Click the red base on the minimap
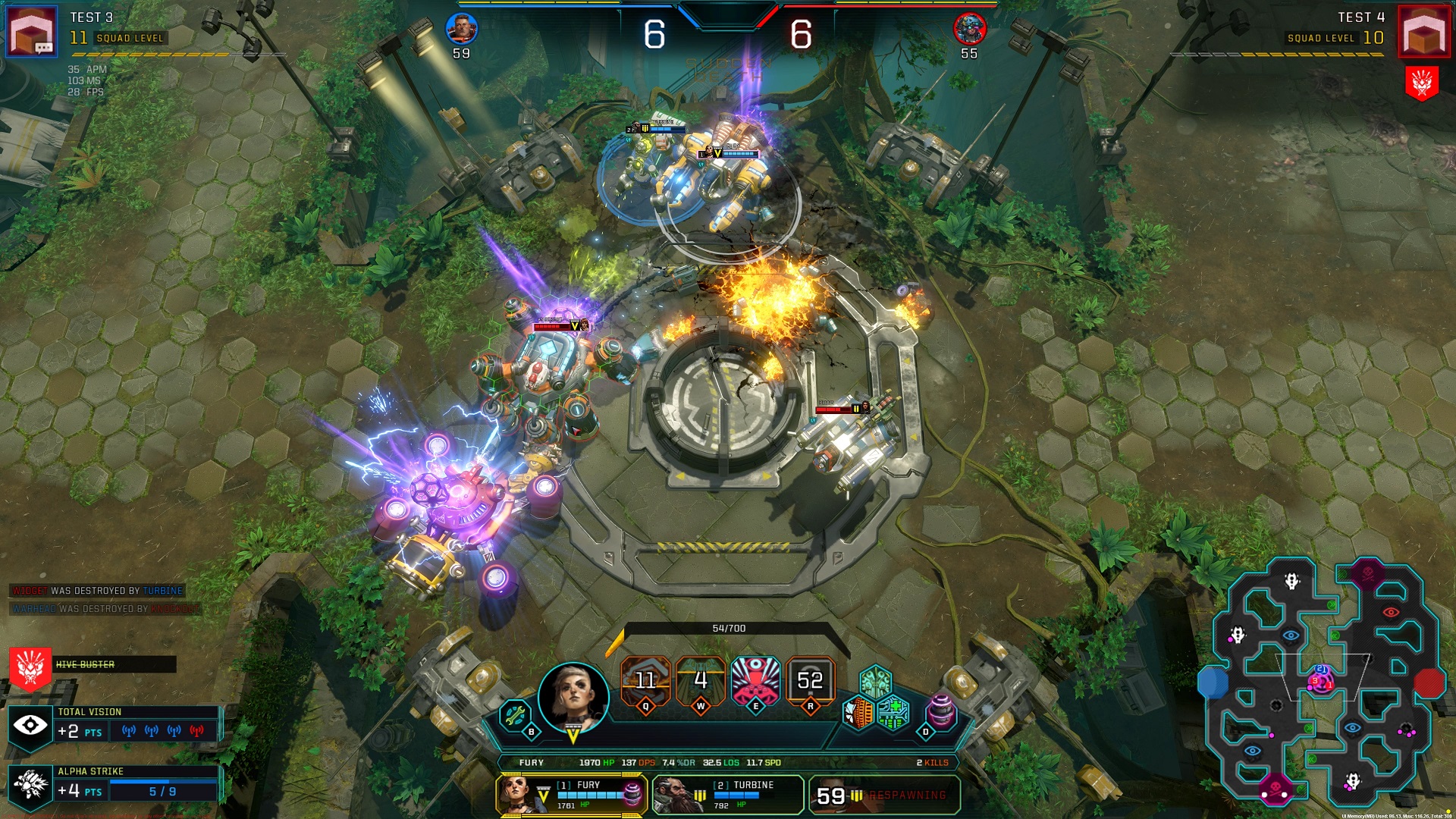This screenshot has height=819, width=1456. click(x=1429, y=682)
